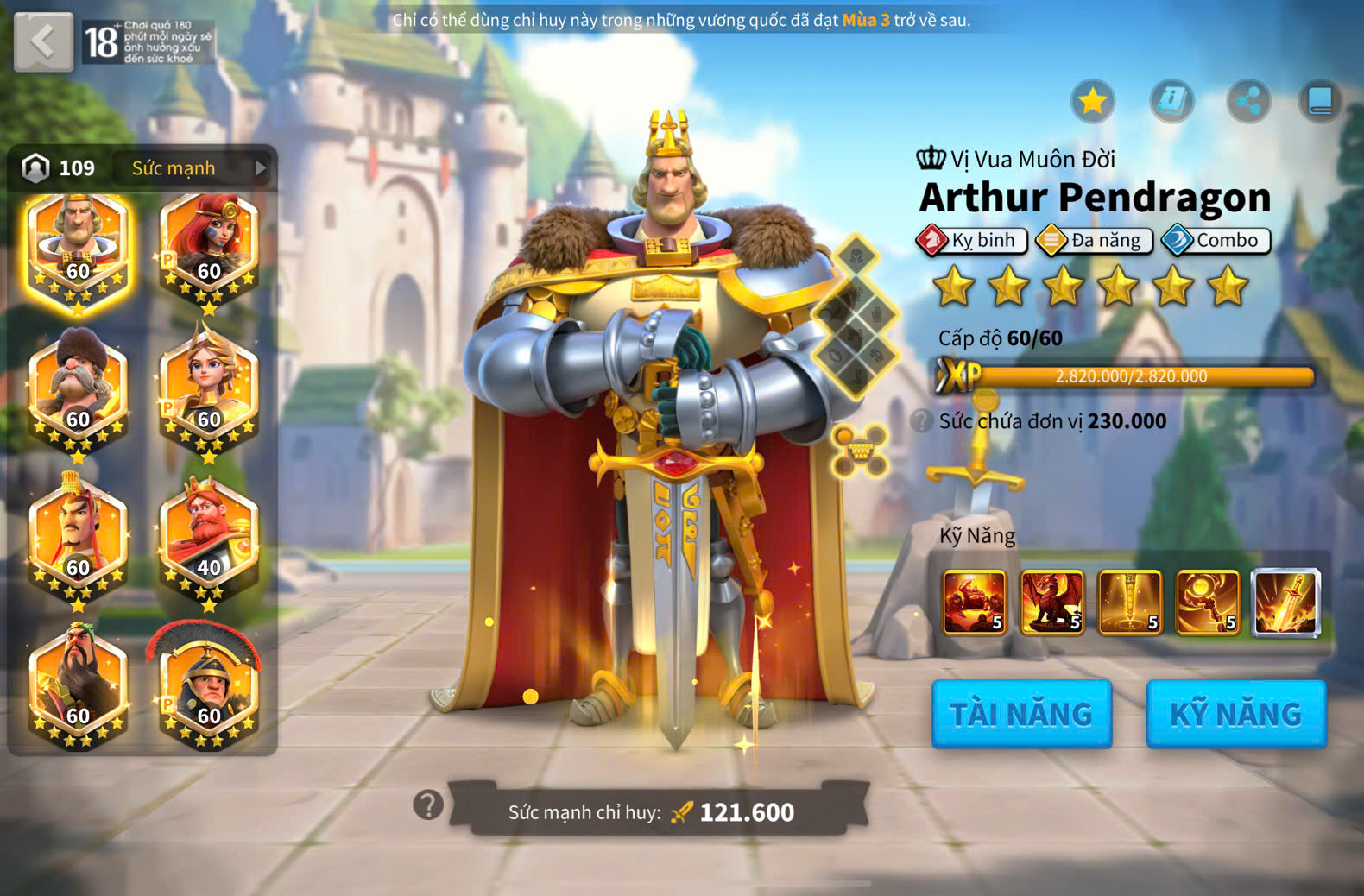The width and height of the screenshot is (1364, 896).
Task: View the golden sword skill icon
Action: (x=1130, y=602)
